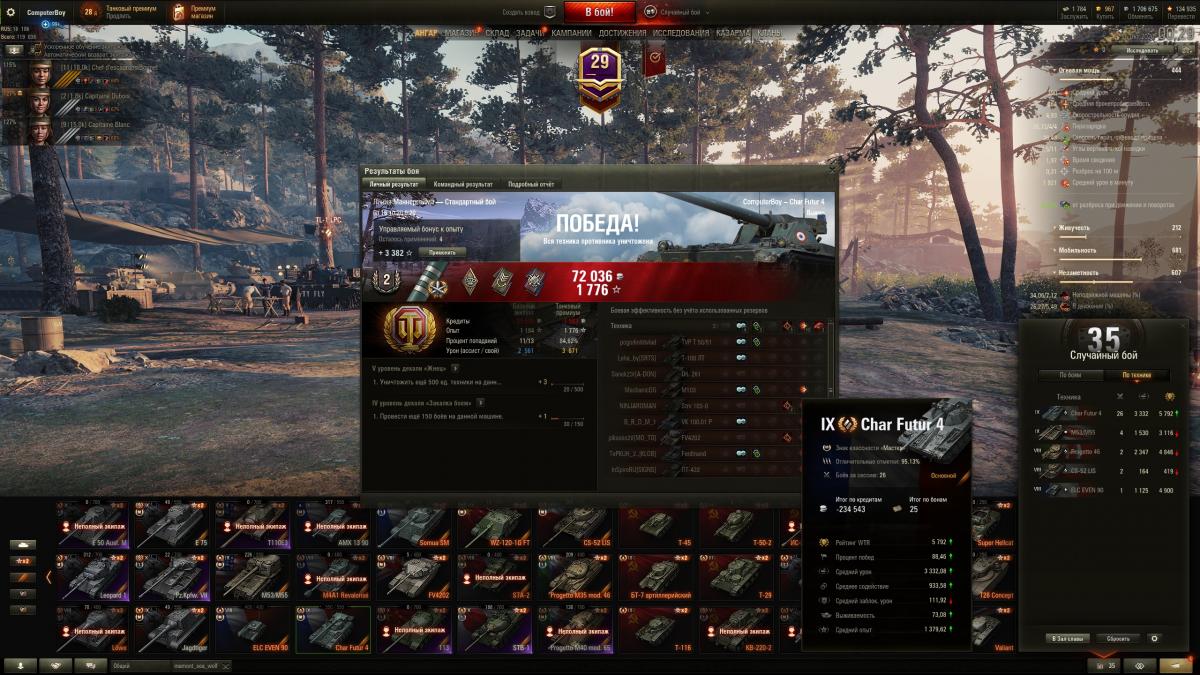
Task: Apply the experience bonus with Применить
Action: [442, 253]
